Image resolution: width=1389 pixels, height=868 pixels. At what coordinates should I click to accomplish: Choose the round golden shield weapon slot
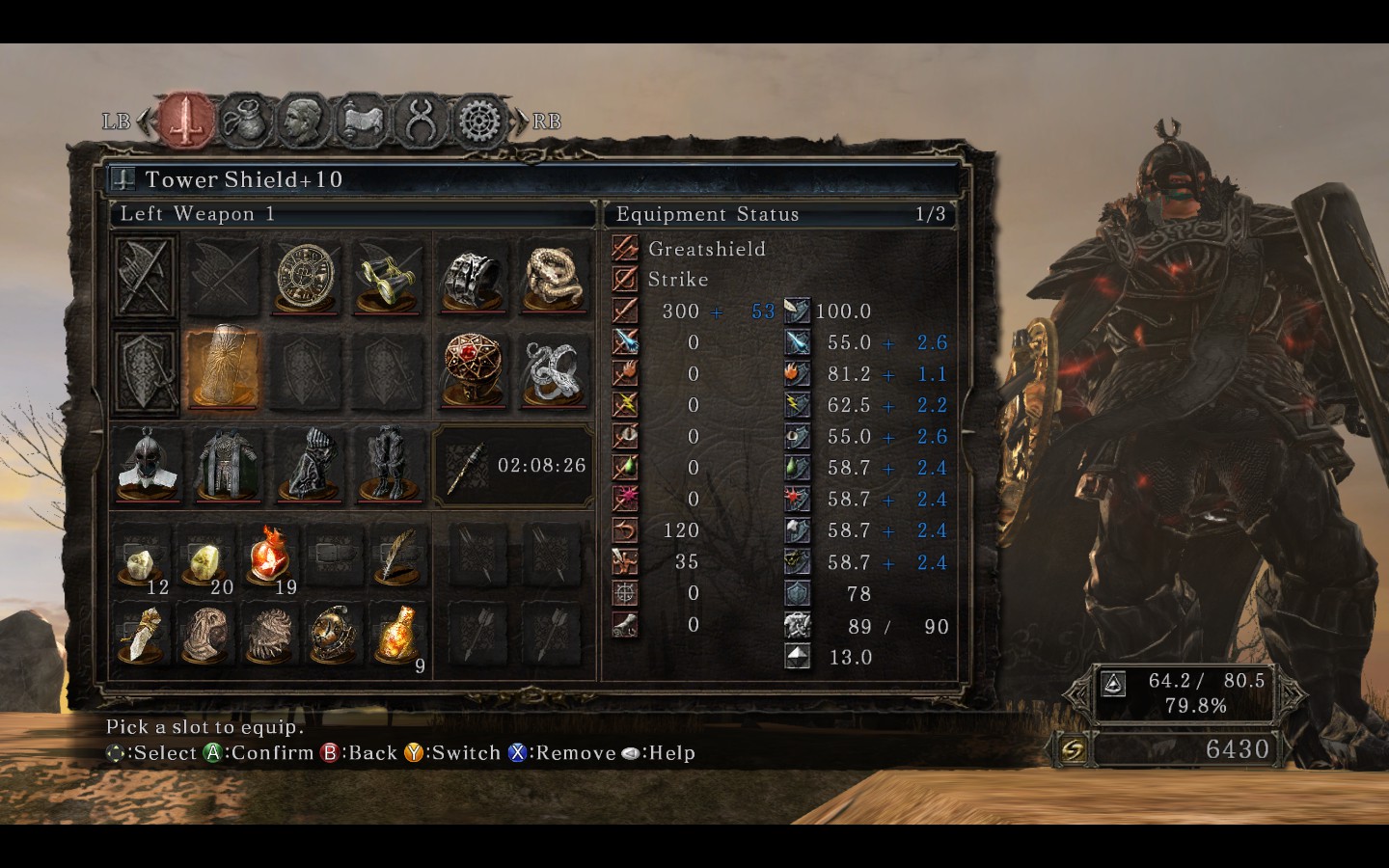tap(306, 278)
